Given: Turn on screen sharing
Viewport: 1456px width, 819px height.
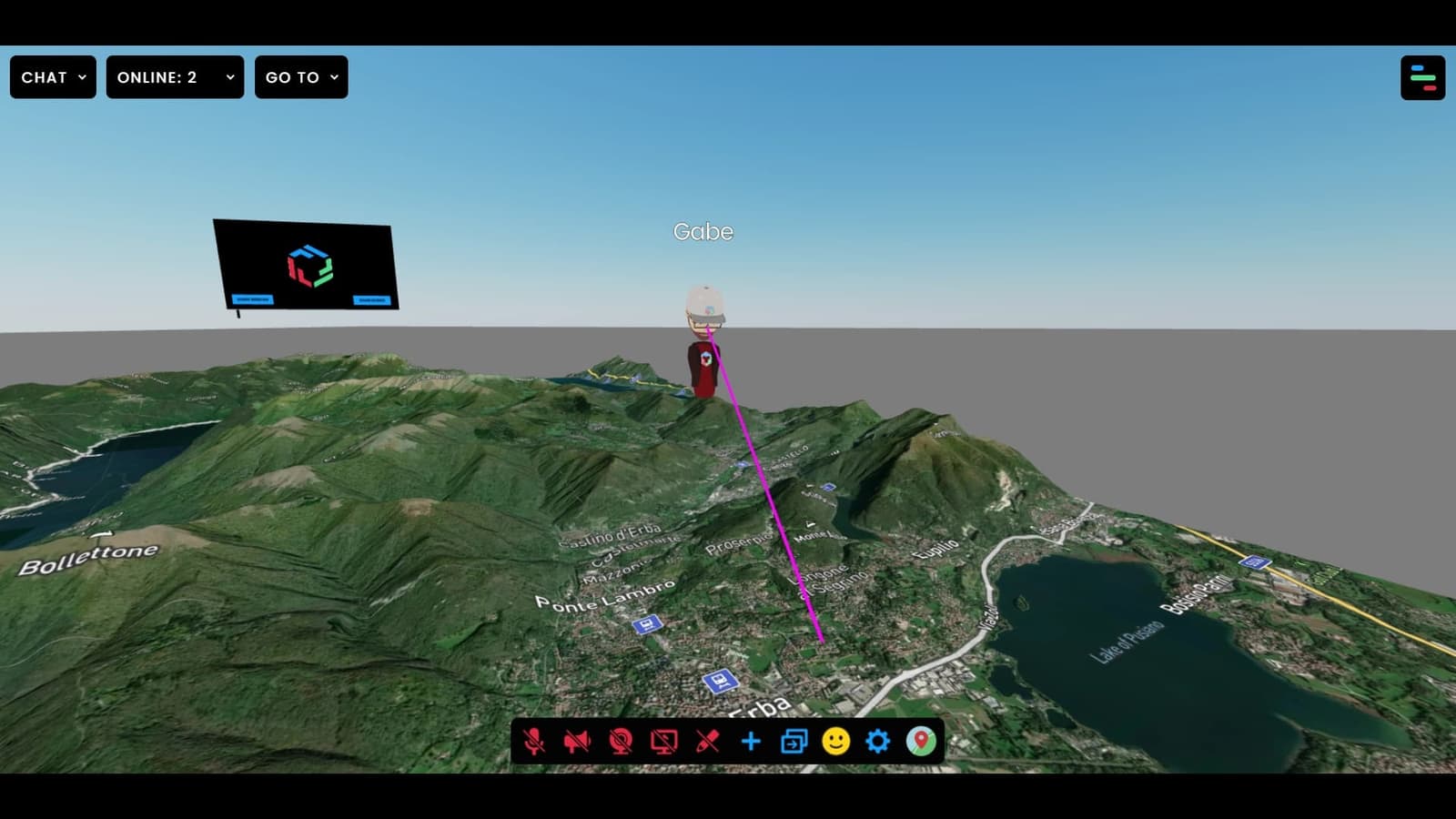Looking at the screenshot, I should coord(662,741).
